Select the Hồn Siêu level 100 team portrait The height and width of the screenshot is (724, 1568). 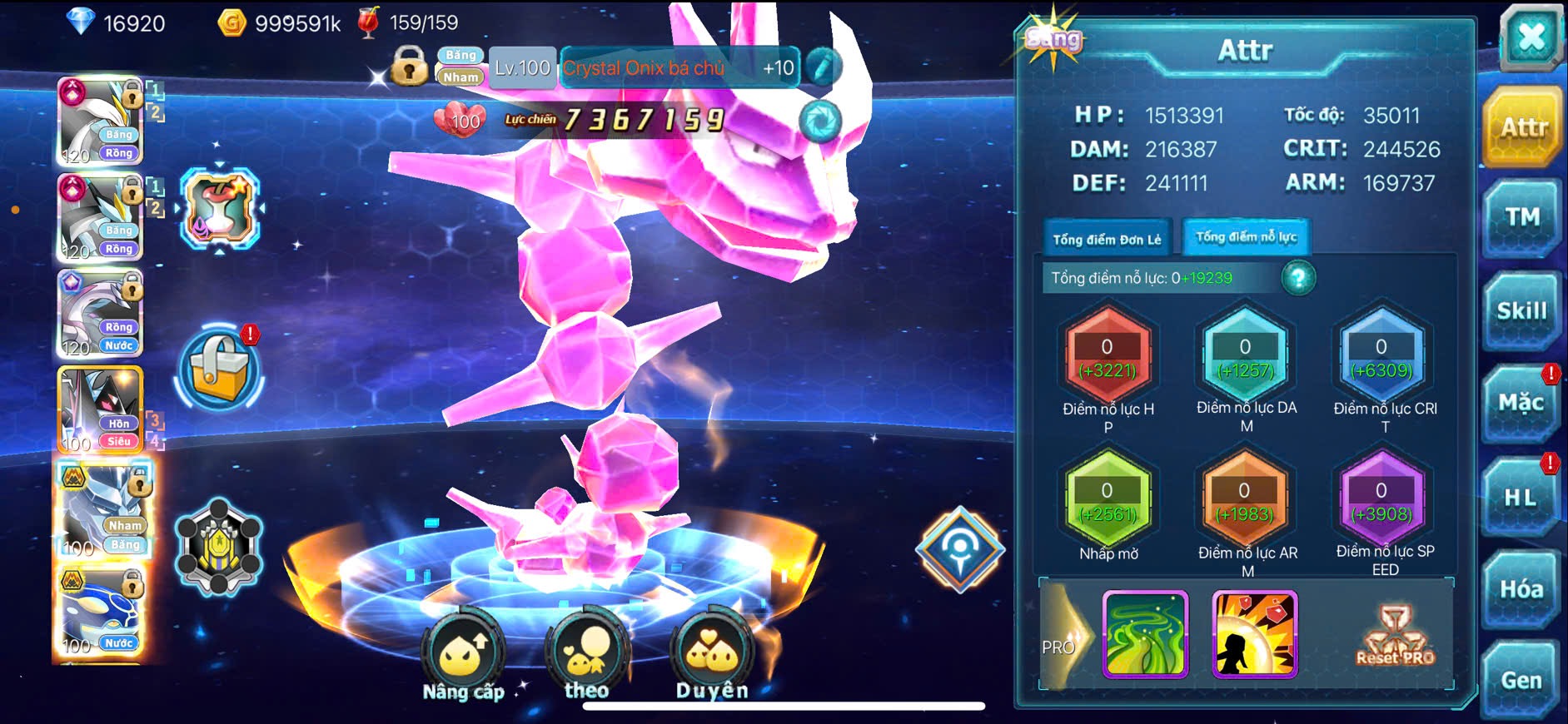coord(100,409)
